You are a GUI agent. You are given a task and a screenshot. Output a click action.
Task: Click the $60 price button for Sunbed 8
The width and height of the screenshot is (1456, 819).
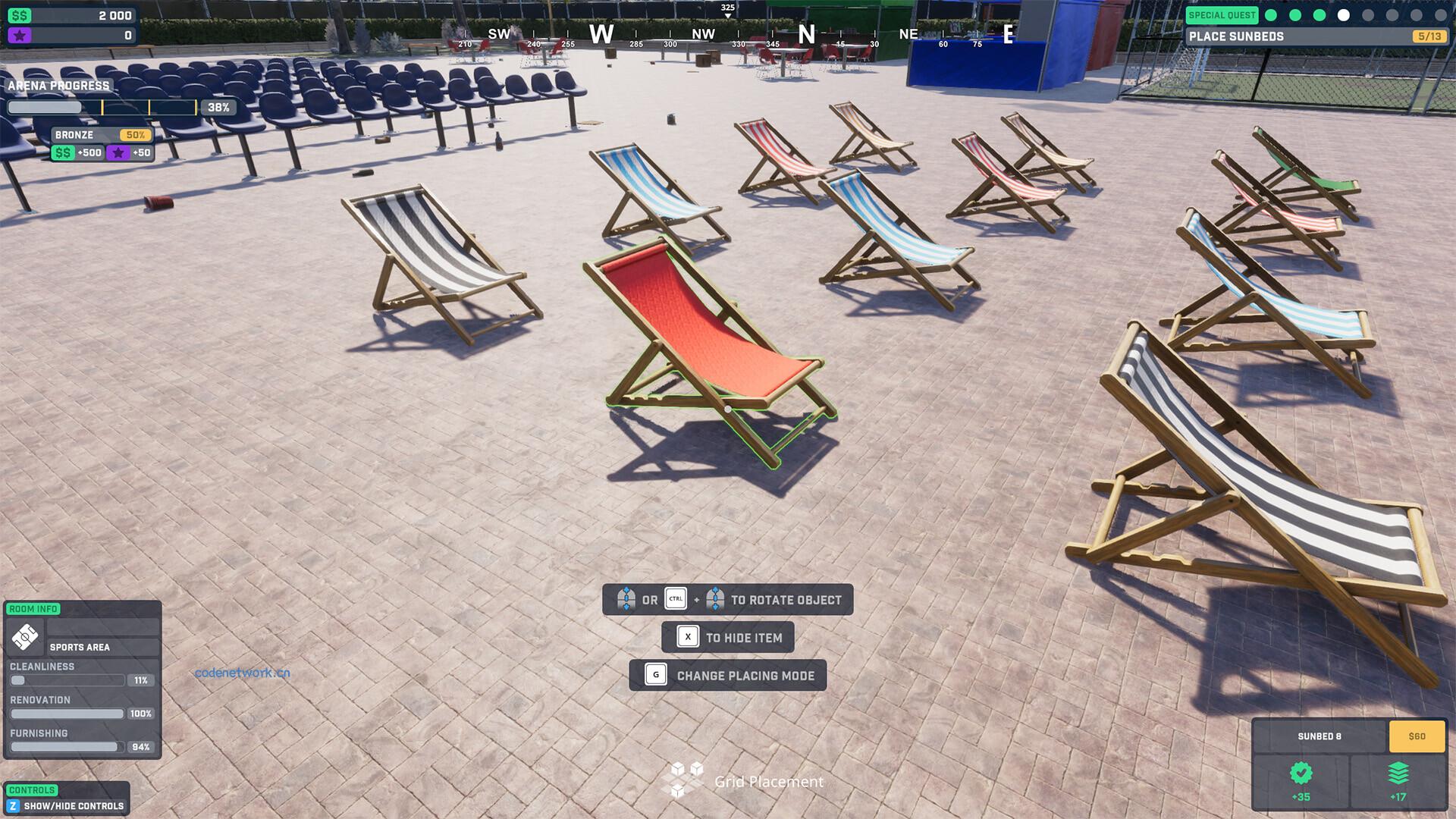1415,736
